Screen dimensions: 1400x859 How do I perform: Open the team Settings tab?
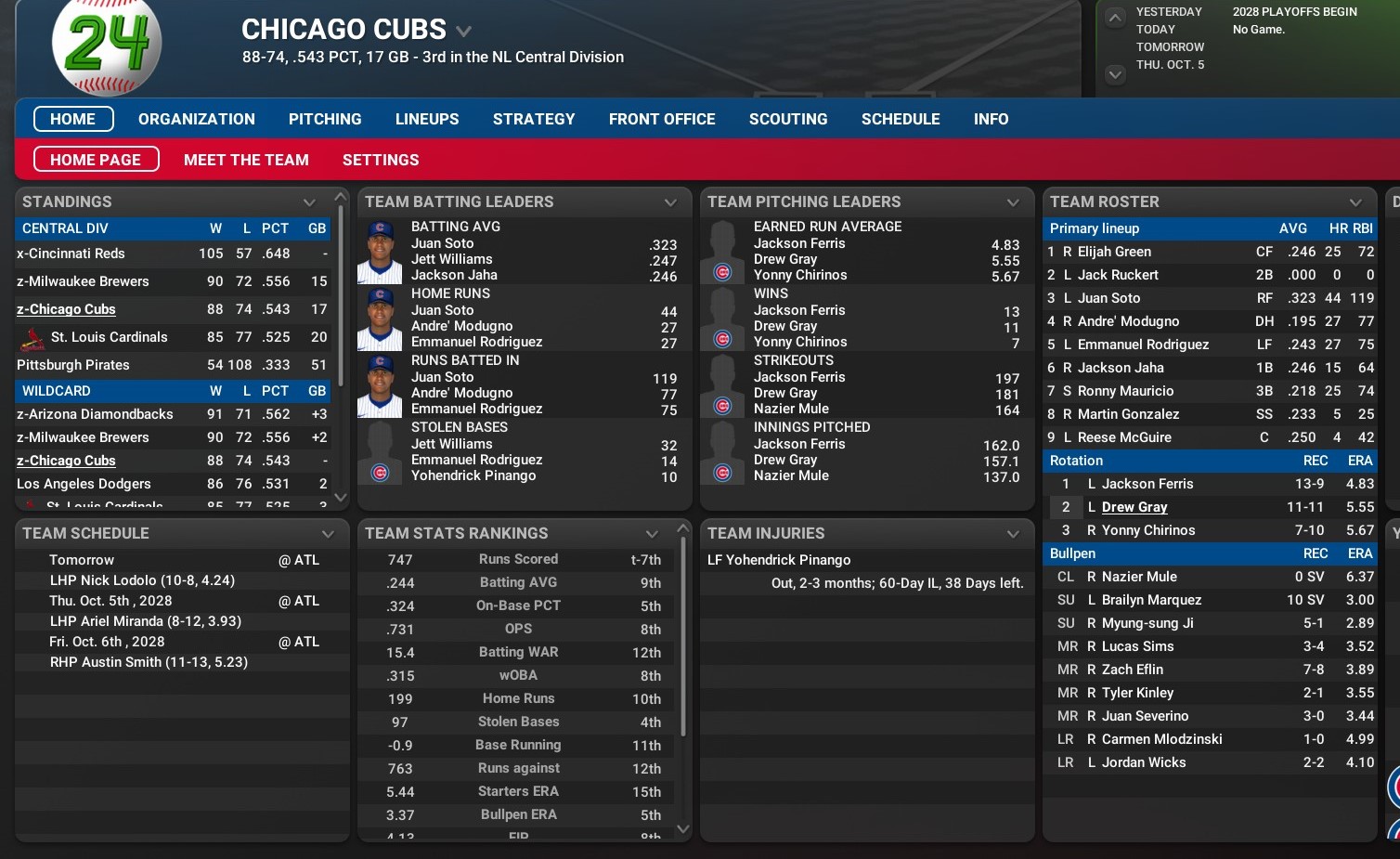(381, 160)
